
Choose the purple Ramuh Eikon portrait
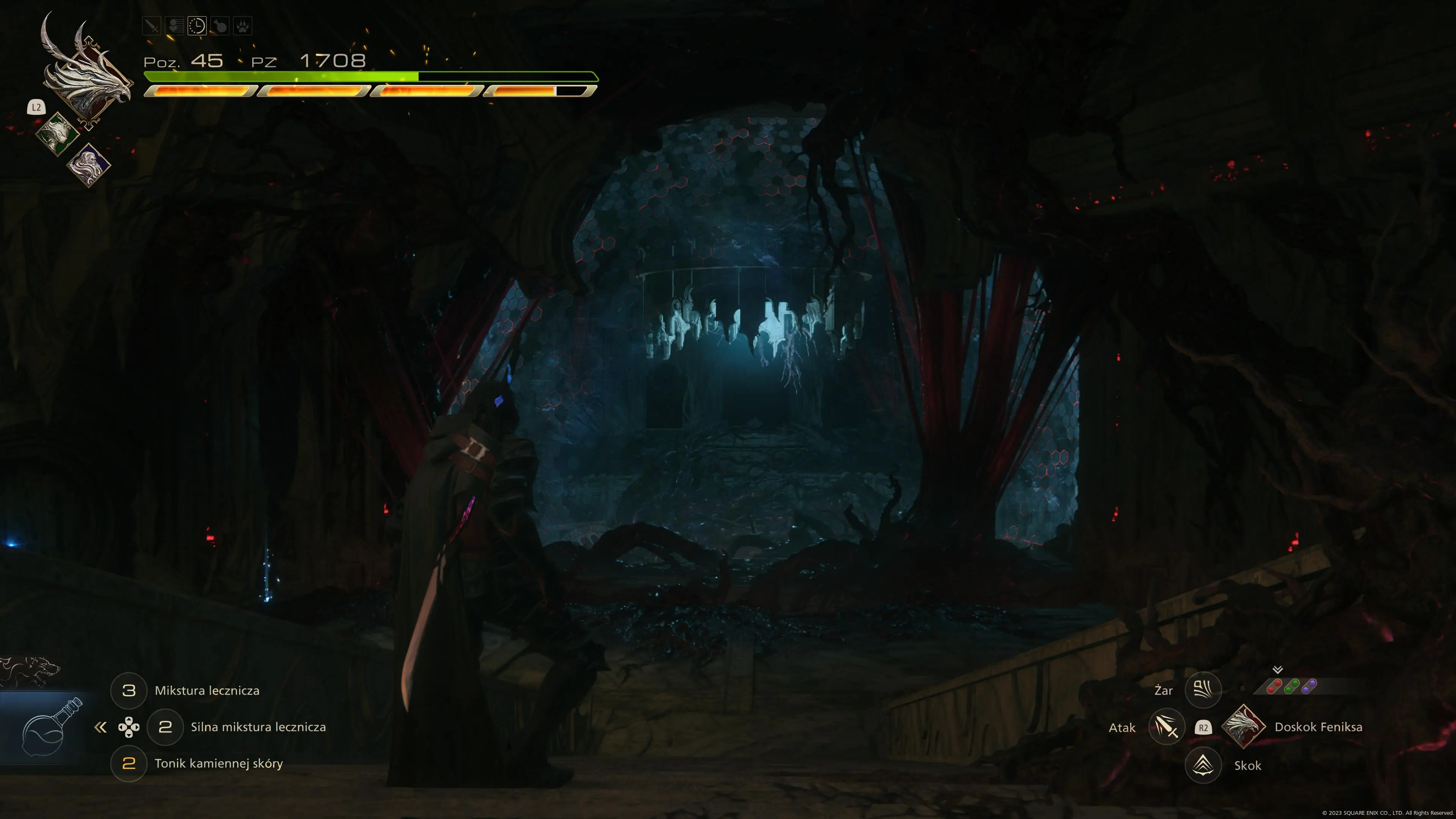coord(89,165)
